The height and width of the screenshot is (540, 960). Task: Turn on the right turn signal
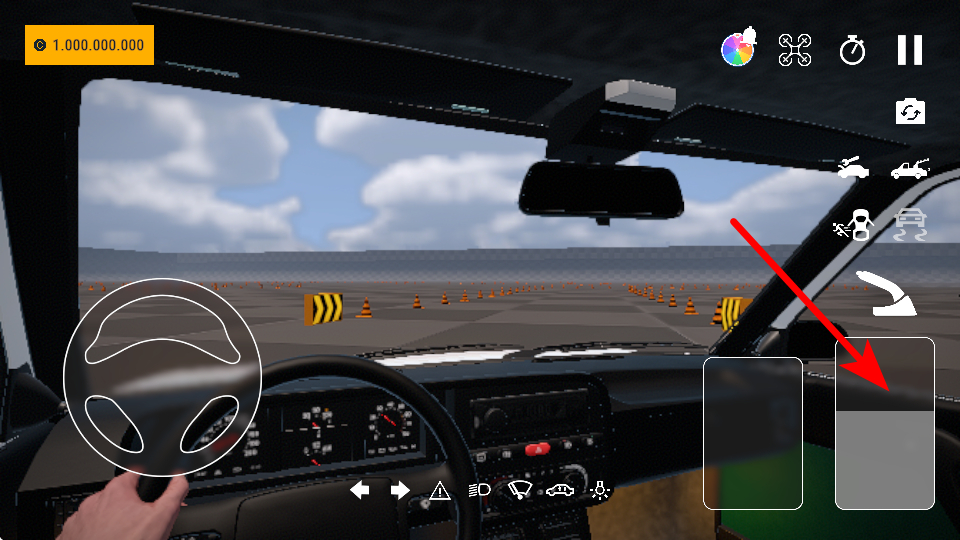click(400, 490)
